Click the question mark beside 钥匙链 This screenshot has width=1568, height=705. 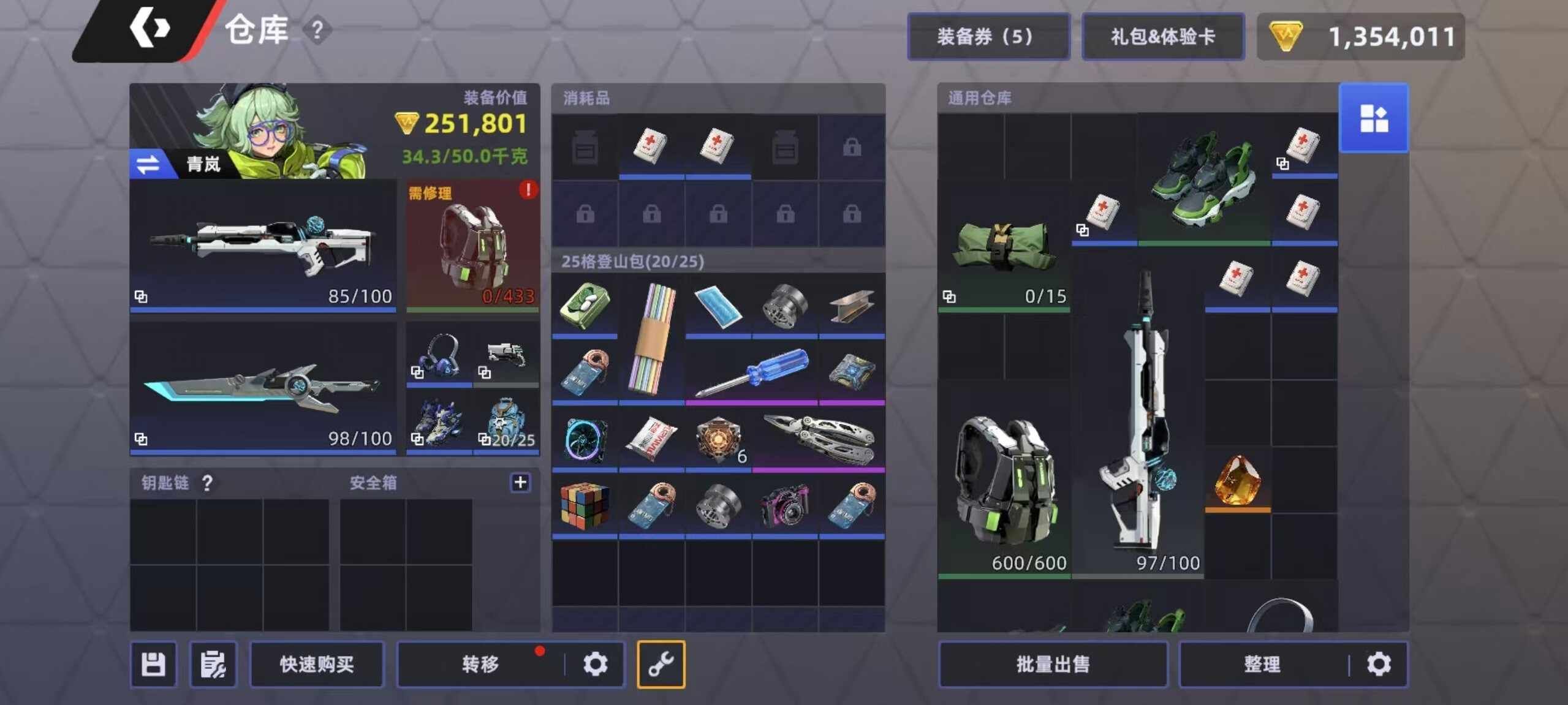coord(208,483)
